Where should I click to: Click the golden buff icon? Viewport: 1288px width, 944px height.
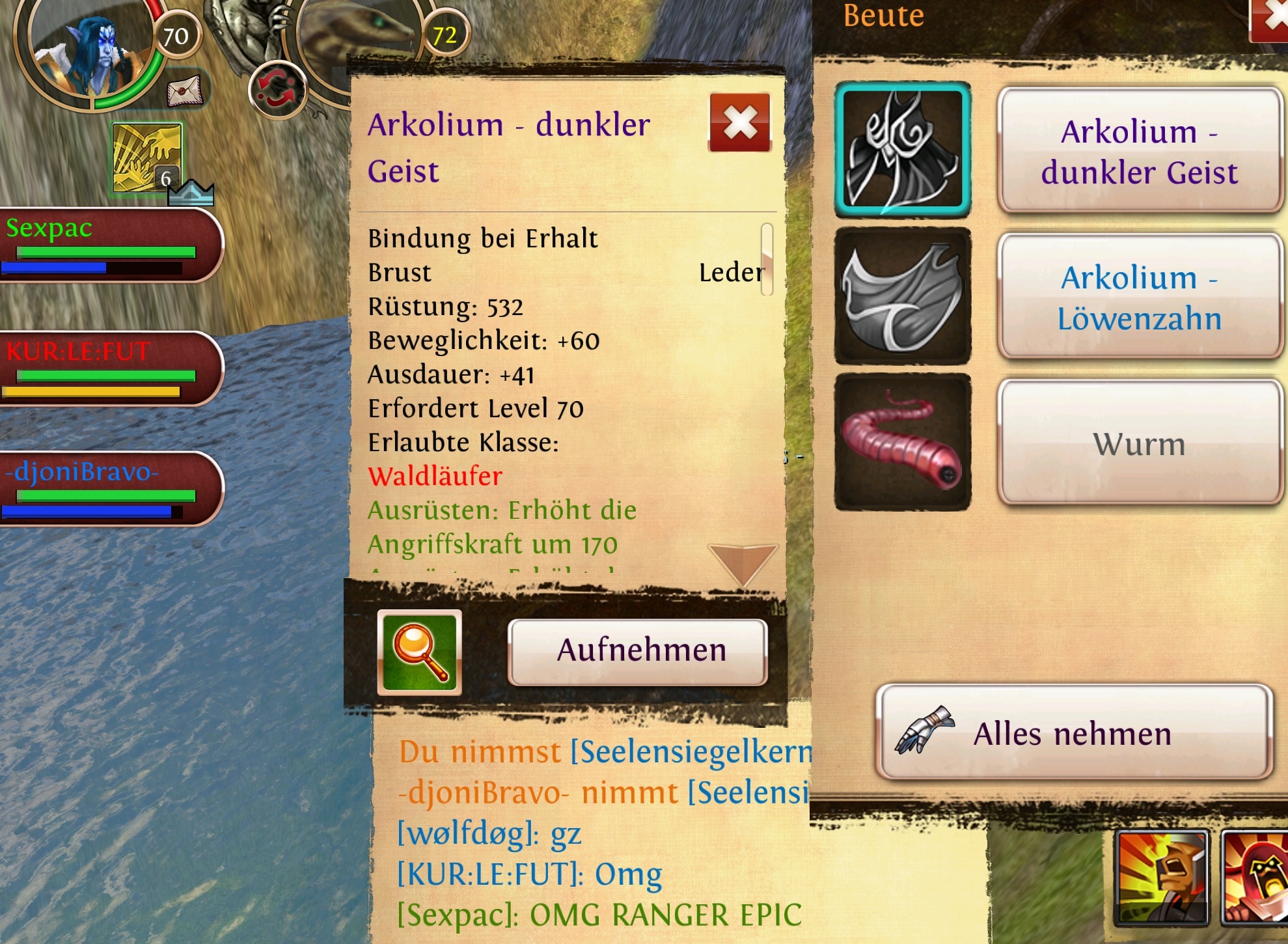tap(147, 158)
